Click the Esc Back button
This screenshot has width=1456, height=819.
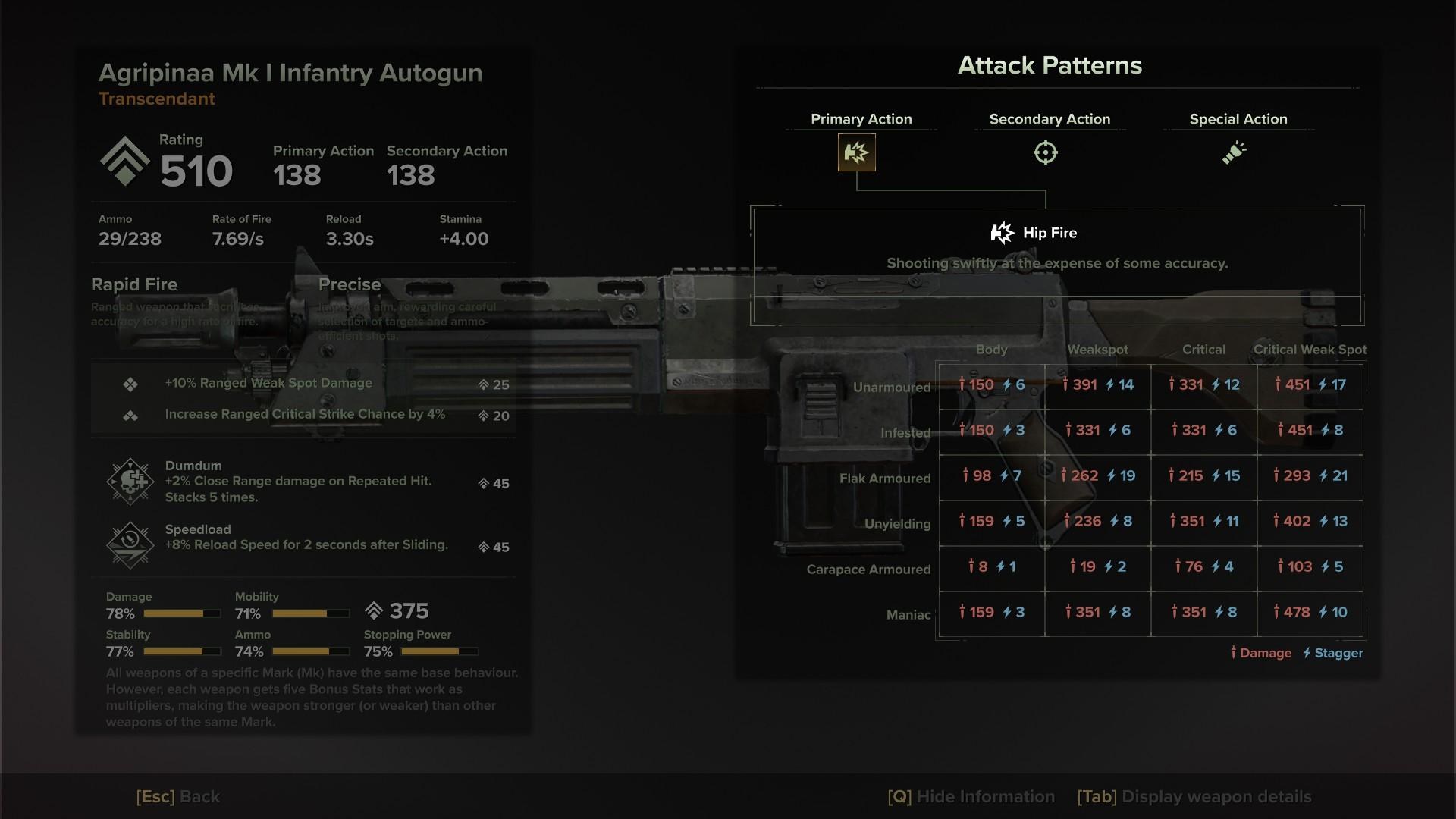tap(178, 796)
